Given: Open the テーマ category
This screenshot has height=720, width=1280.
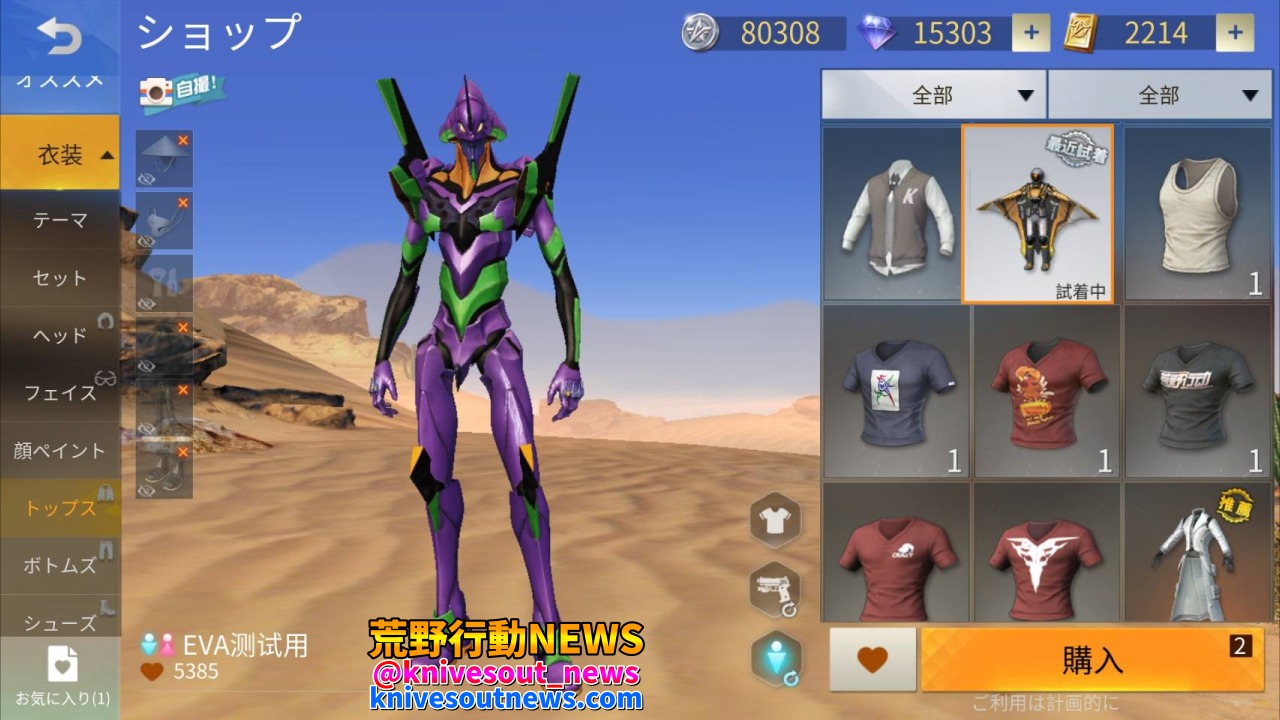Looking at the screenshot, I should pyautogui.click(x=60, y=220).
